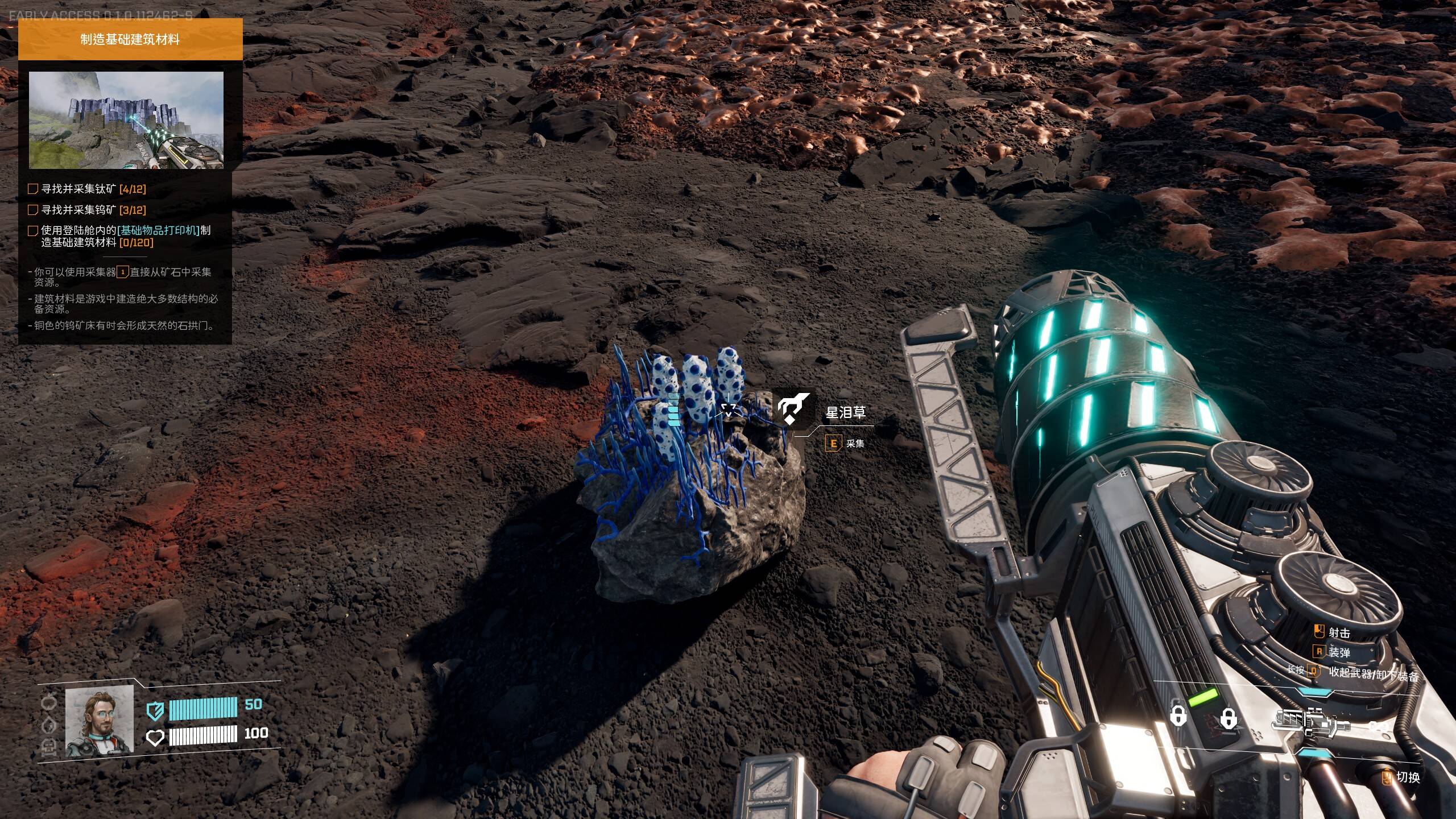The image size is (1456, 819).
Task: Tick the 寻找并采集钛矿 objective checkbox
Action: click(33, 189)
